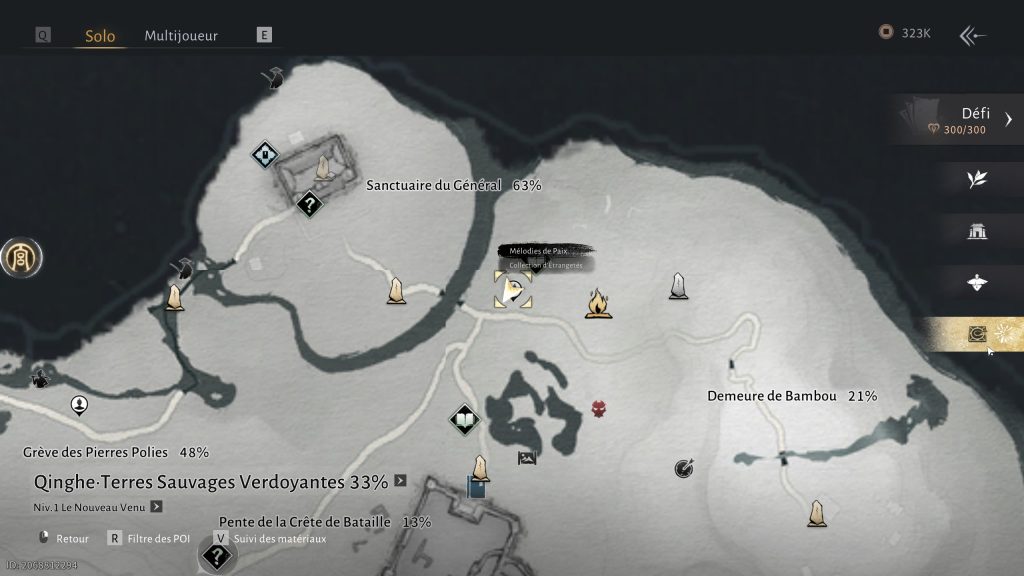Choose the temple gate map category
The width and height of the screenshot is (1024, 576).
[977, 232]
